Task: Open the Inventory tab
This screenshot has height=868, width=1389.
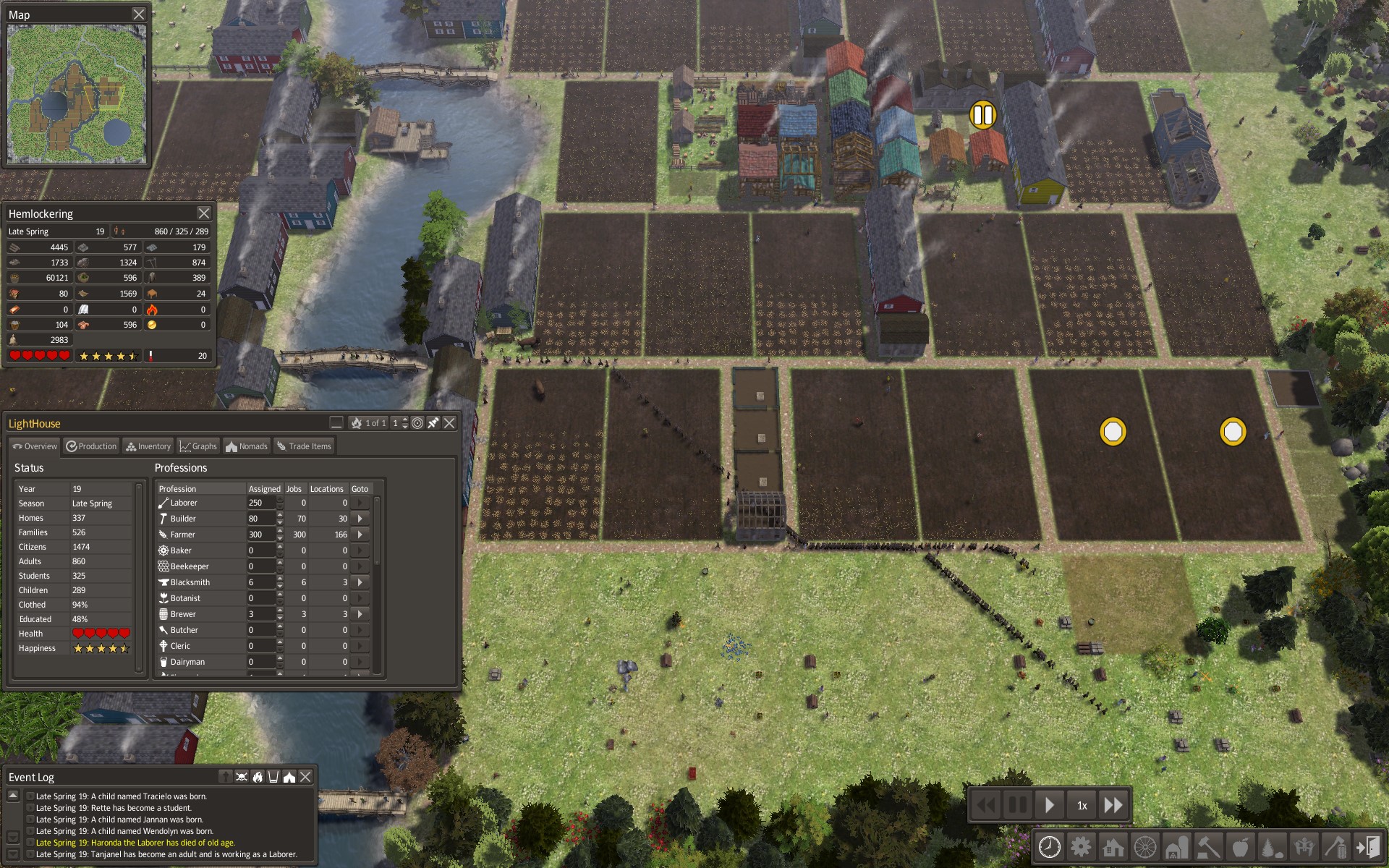Action: [148, 446]
